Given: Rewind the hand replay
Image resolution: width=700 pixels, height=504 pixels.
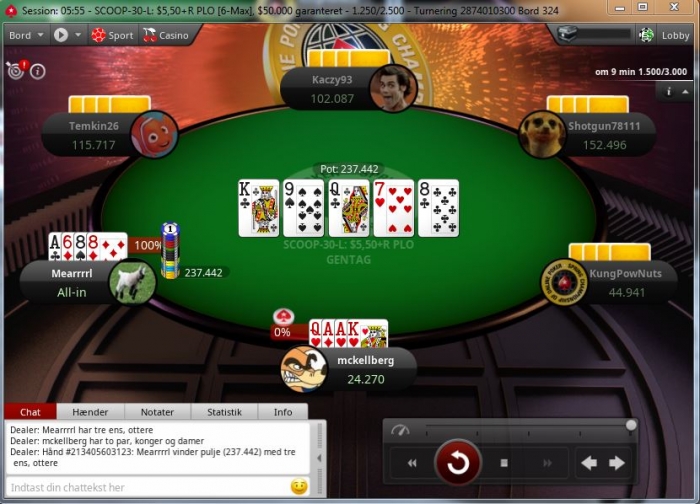Looking at the screenshot, I should point(411,463).
